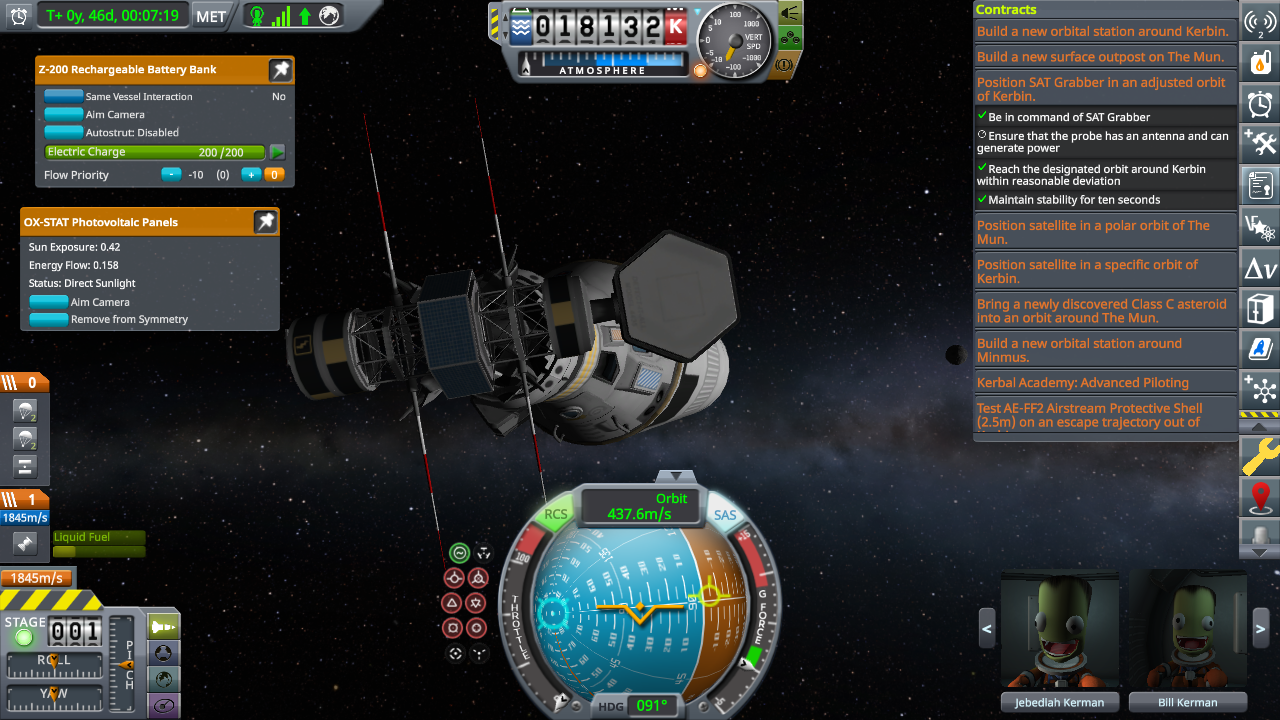Open the 'Build a new orbital station around Kerbin' contract
The width and height of the screenshot is (1280, 720).
point(1102,32)
